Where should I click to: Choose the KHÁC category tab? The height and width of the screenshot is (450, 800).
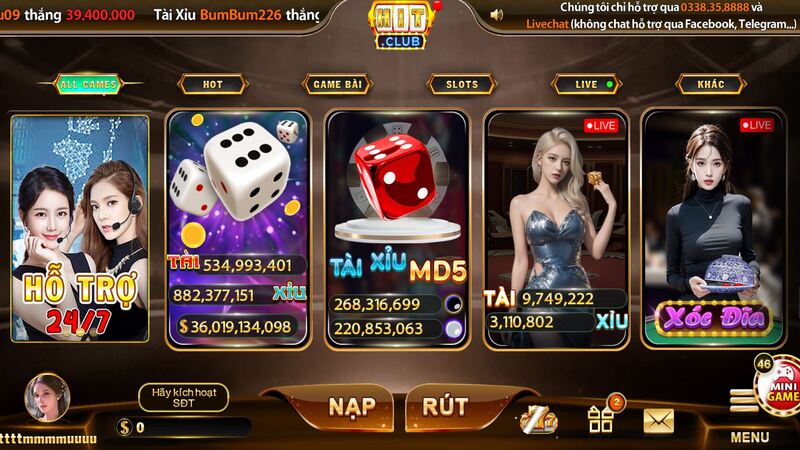point(711,85)
